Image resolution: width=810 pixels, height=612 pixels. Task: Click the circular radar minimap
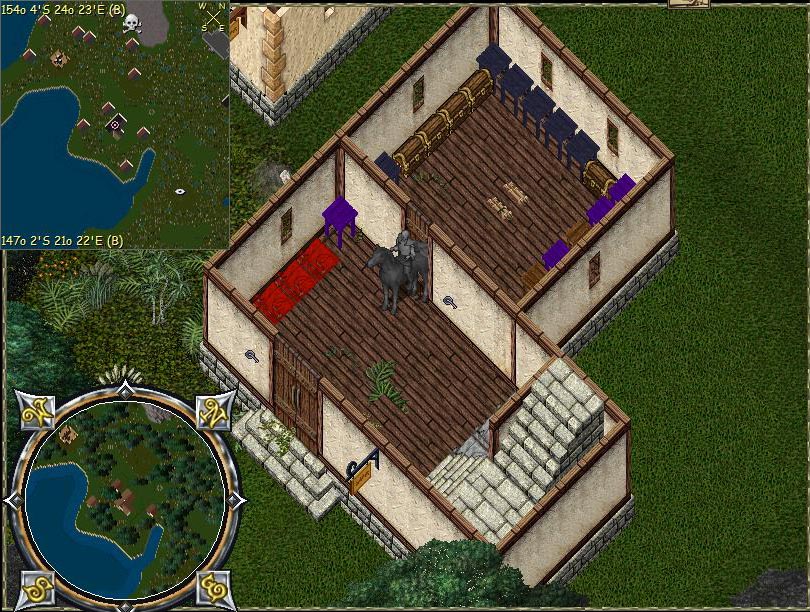(x=123, y=497)
